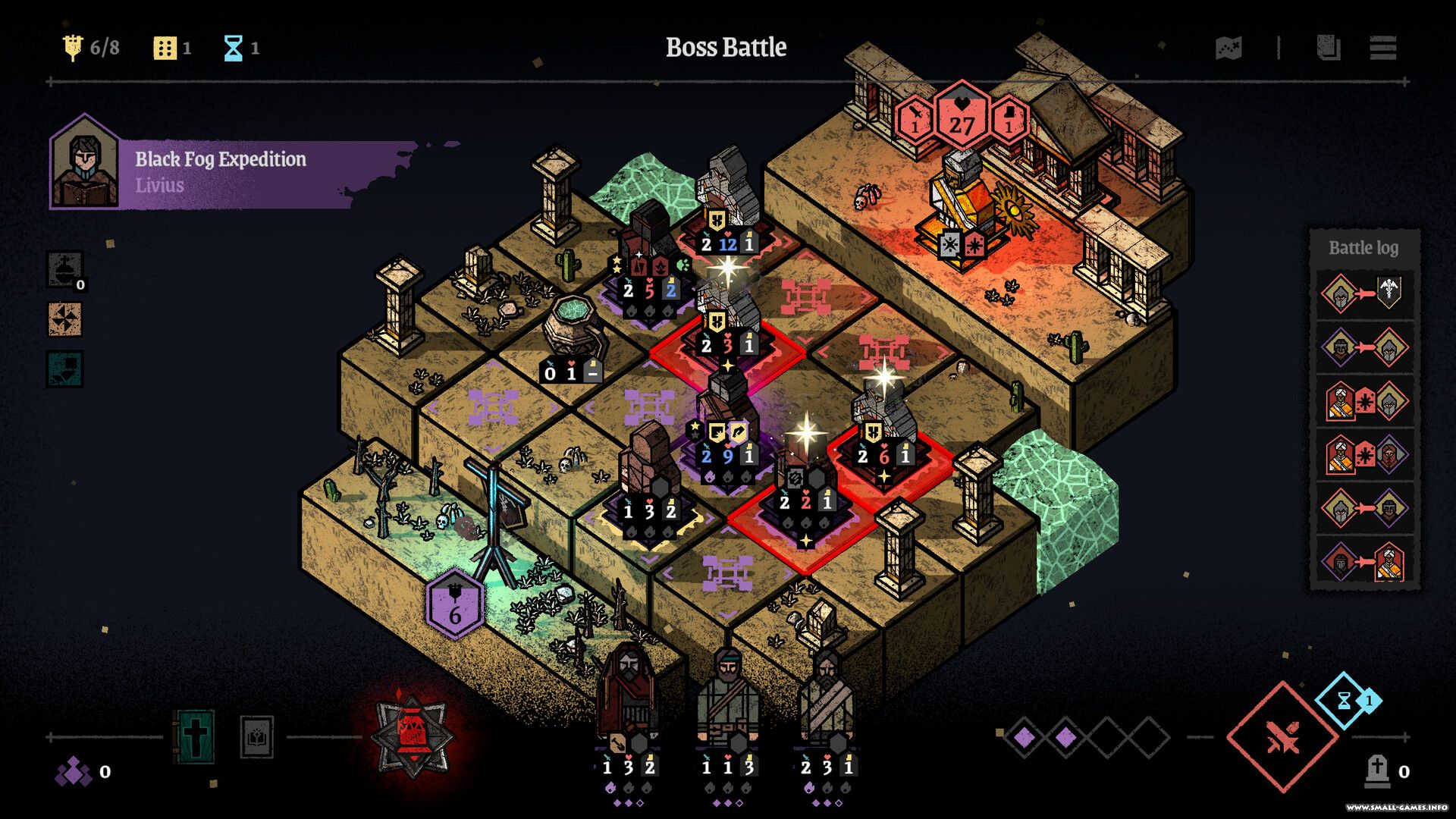Select the bandaged unit card in hand
Screen dimensions: 1456x819
coord(827,701)
